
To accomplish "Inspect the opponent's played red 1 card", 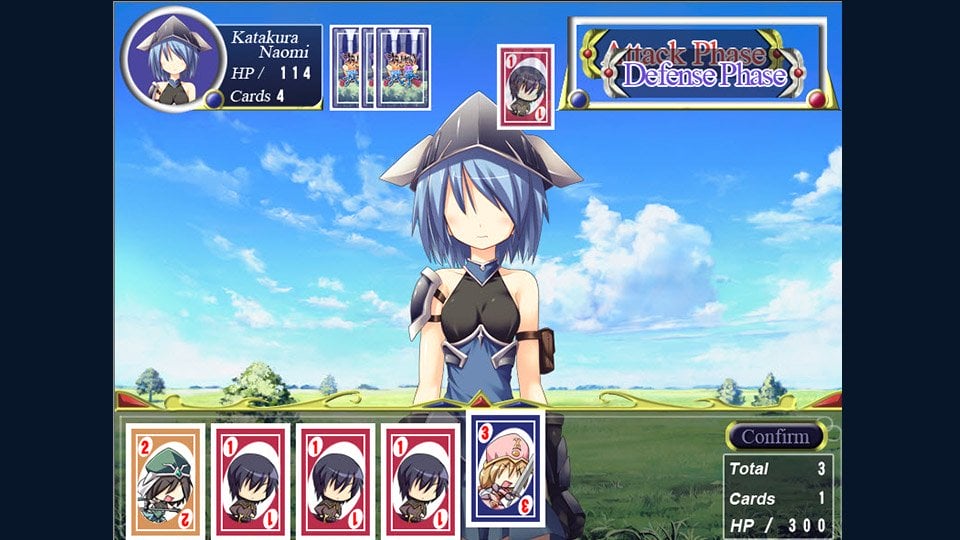I will (525, 86).
